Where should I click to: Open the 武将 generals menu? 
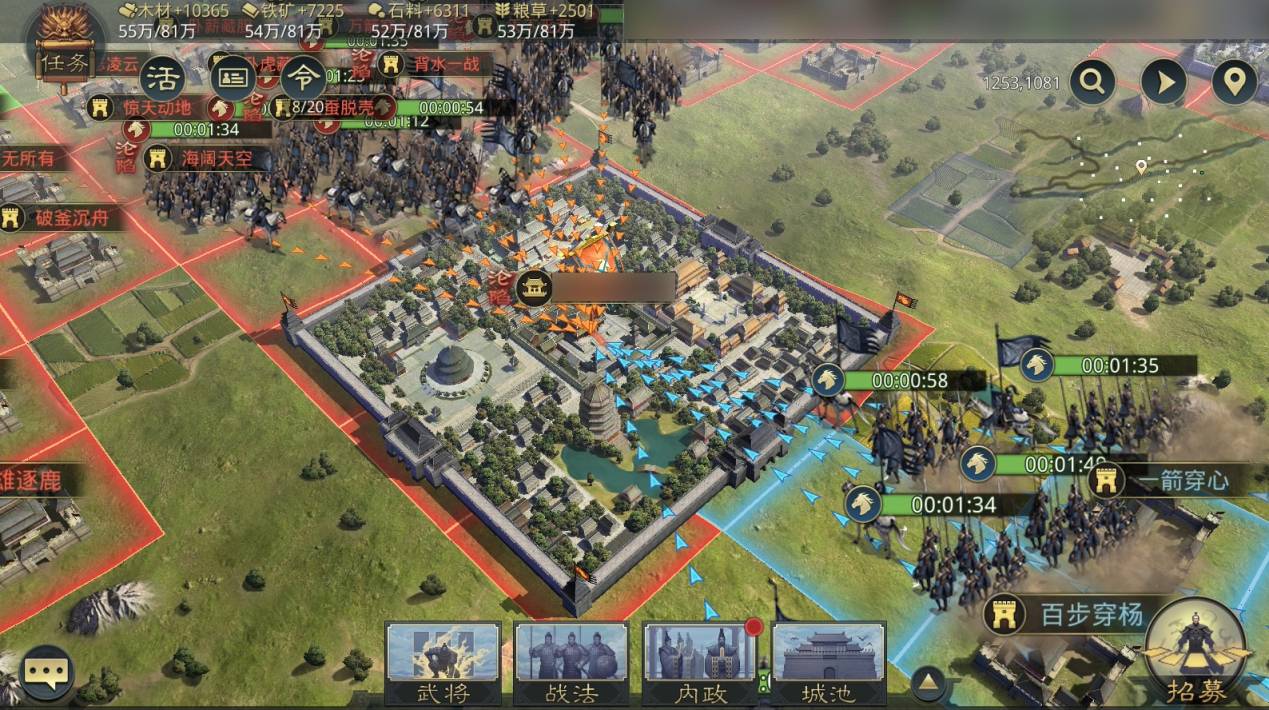click(443, 663)
